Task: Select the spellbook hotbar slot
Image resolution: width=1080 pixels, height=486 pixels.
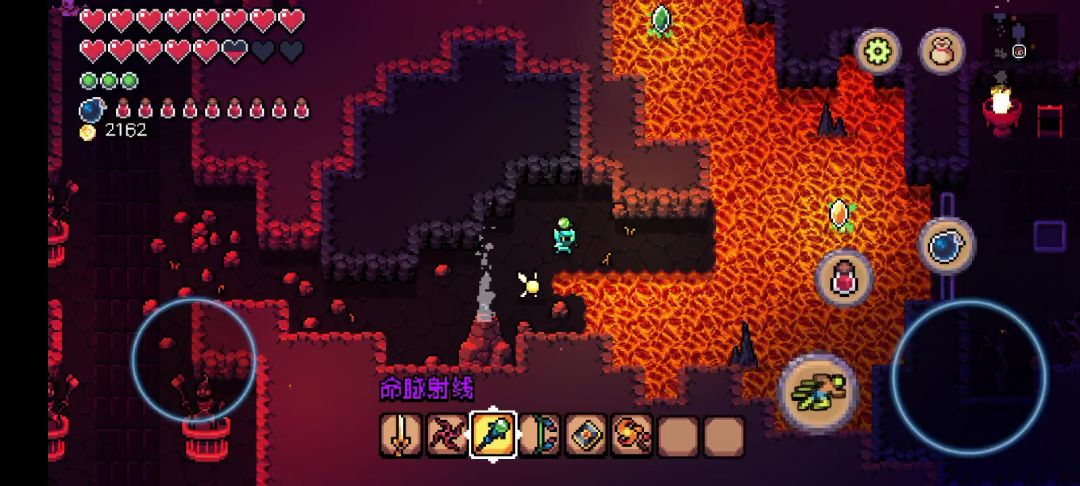Action: 586,436
